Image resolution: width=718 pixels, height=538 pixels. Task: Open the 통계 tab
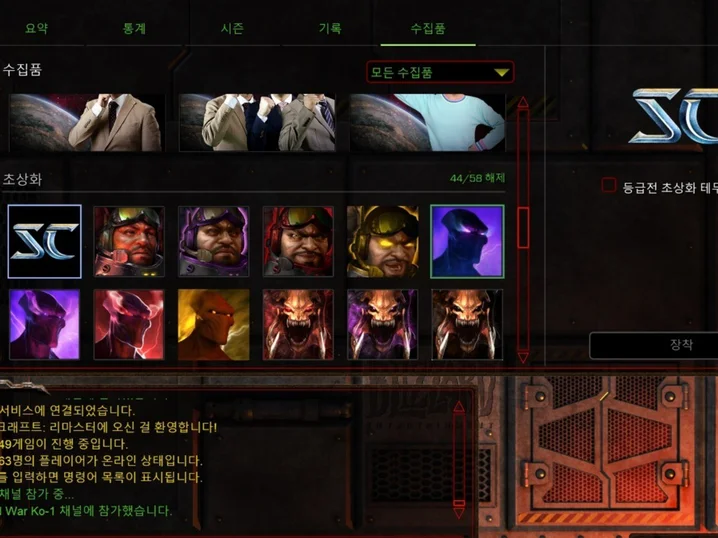(x=134, y=28)
